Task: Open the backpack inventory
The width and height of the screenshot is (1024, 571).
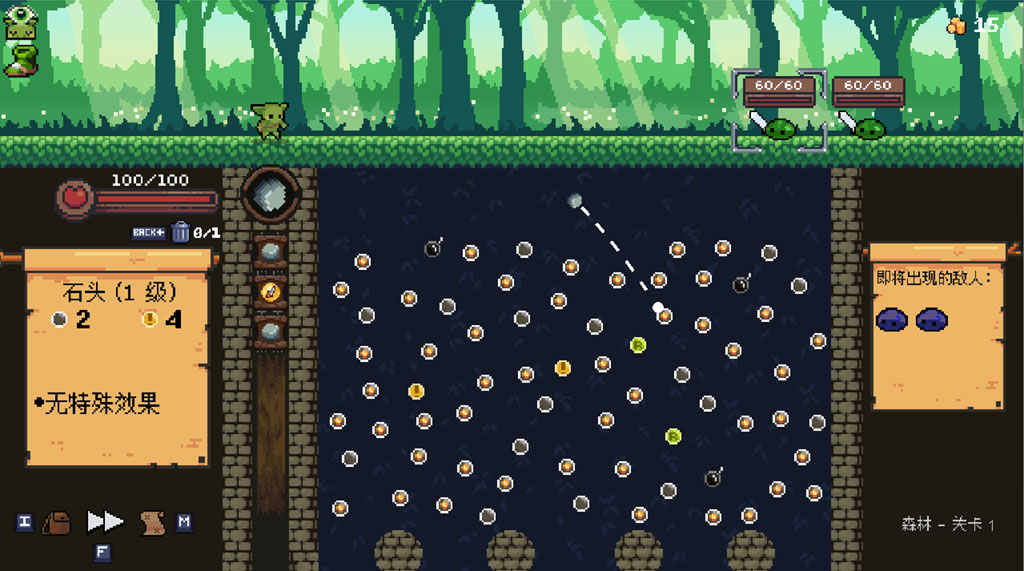Action: pos(58,522)
